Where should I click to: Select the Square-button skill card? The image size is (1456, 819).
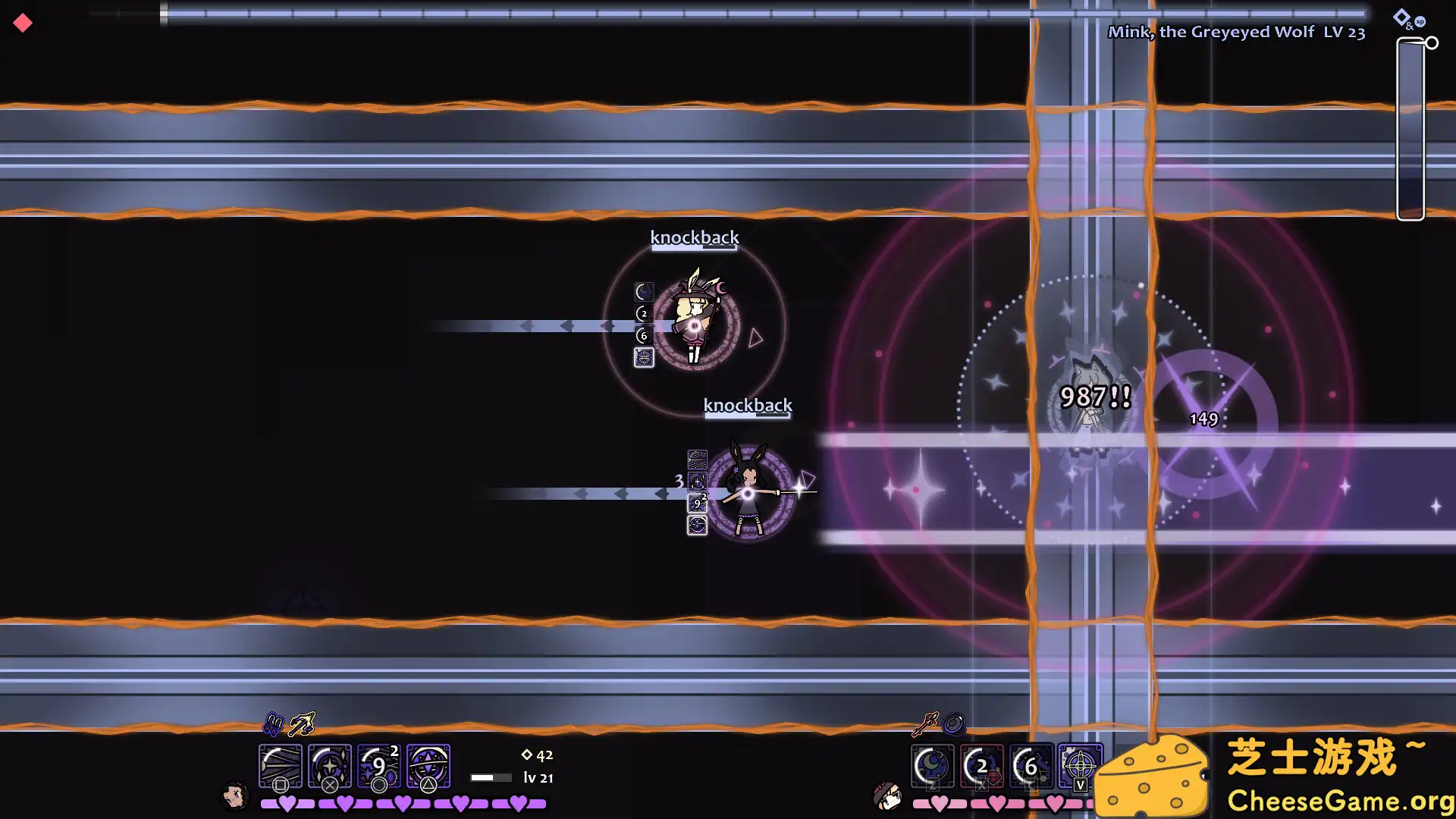(280, 767)
